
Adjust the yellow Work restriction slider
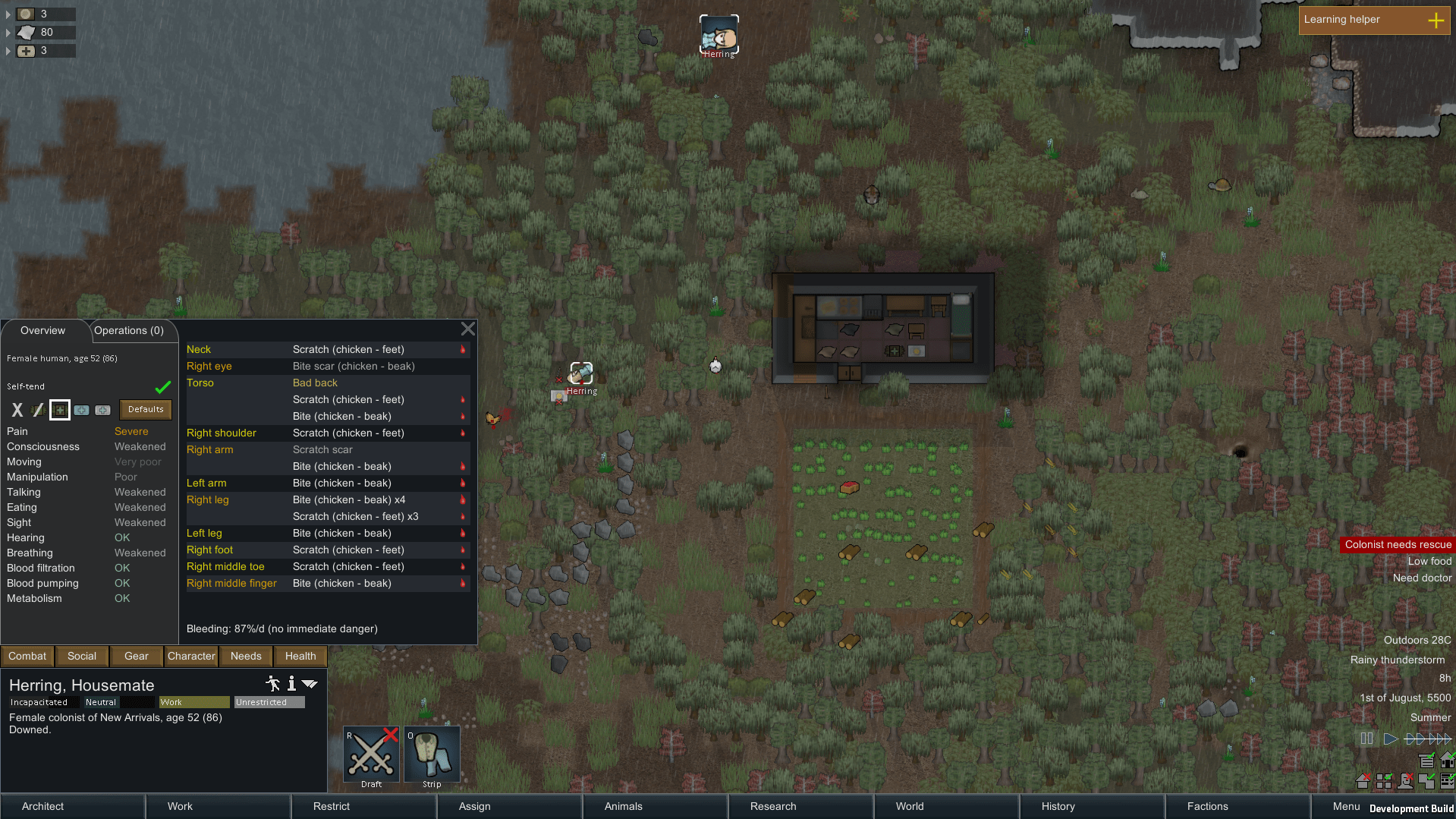coord(193,701)
